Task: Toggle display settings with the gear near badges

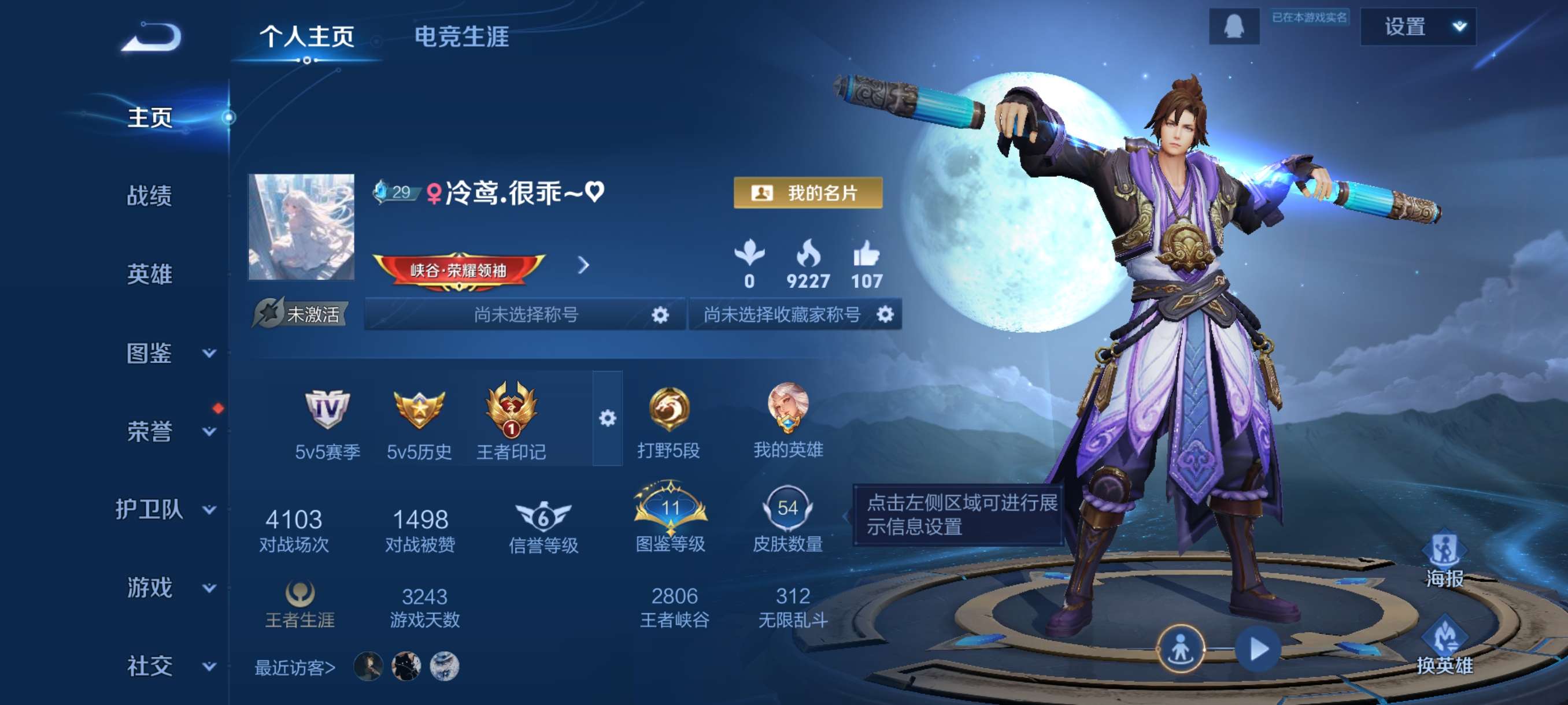Action: 608,418
